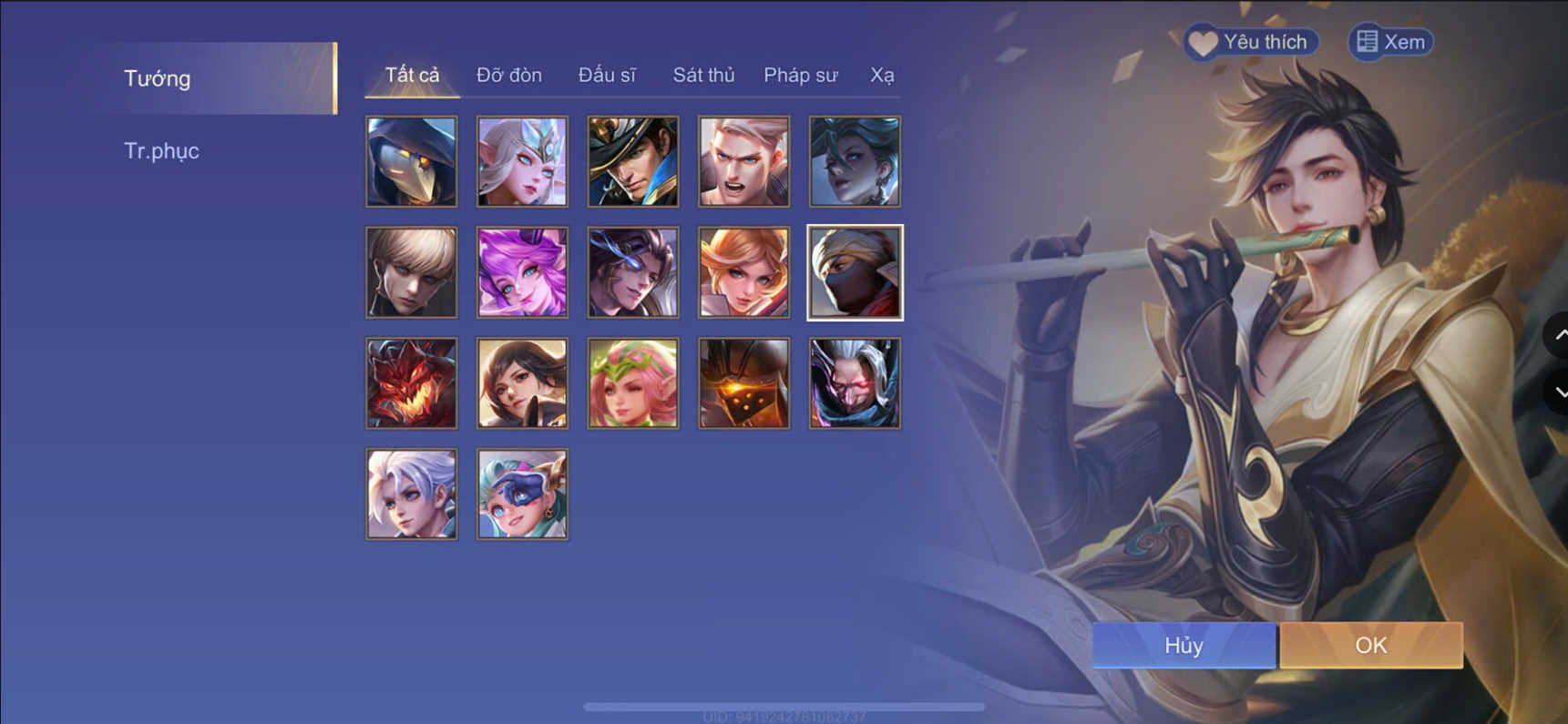Screen dimensions: 1568x724
Task: Select the masked ninja hero portrait
Action: click(x=855, y=272)
